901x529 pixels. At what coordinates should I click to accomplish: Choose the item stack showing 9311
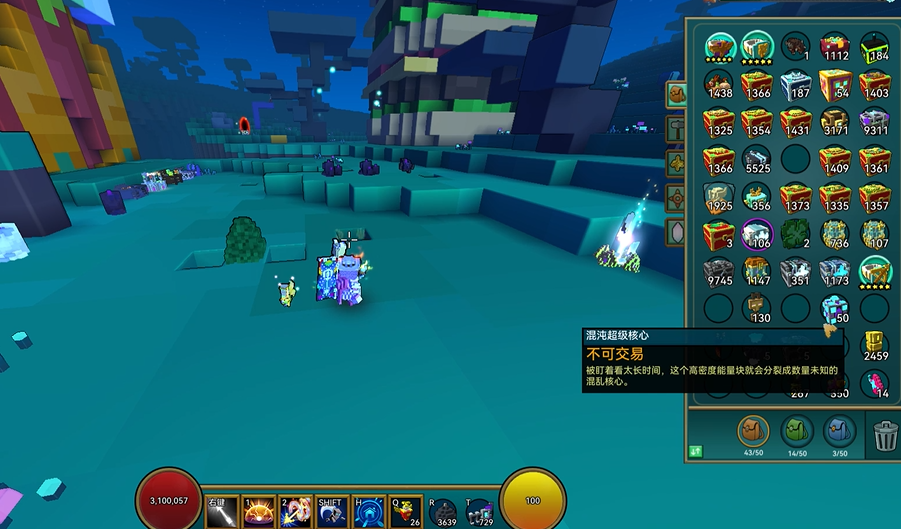874,122
